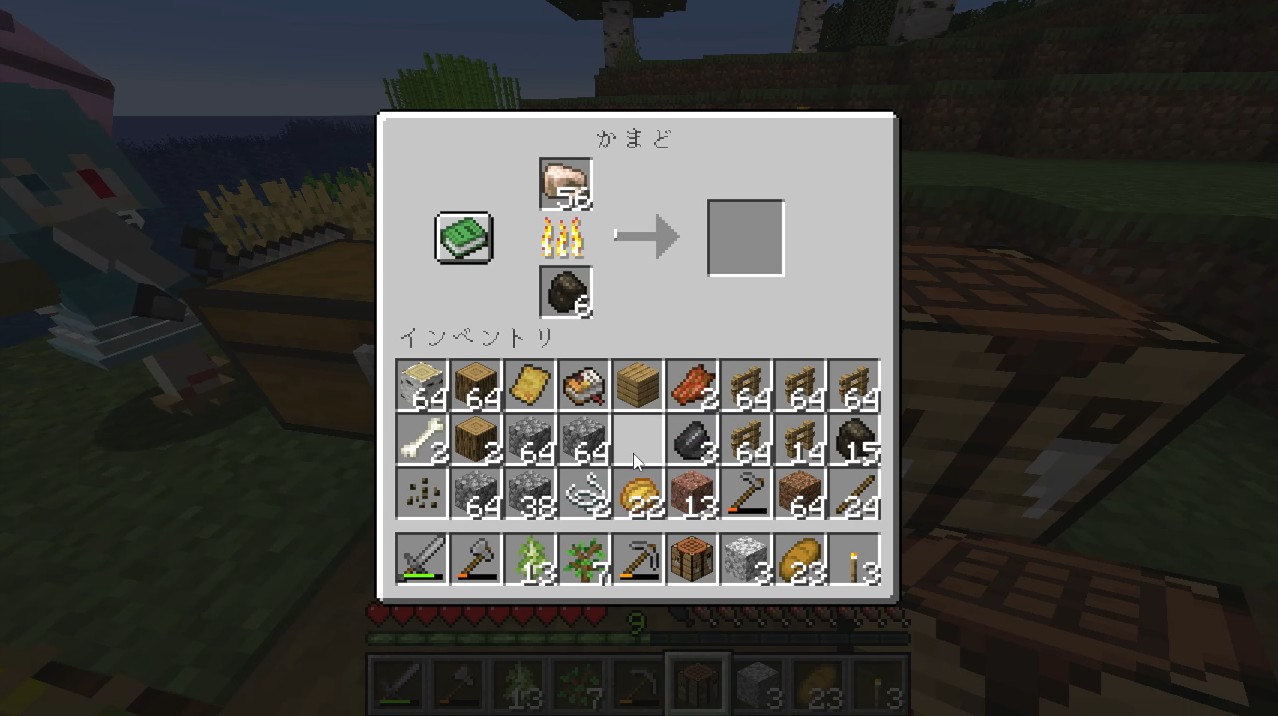Select the stone pickaxe

[638, 559]
